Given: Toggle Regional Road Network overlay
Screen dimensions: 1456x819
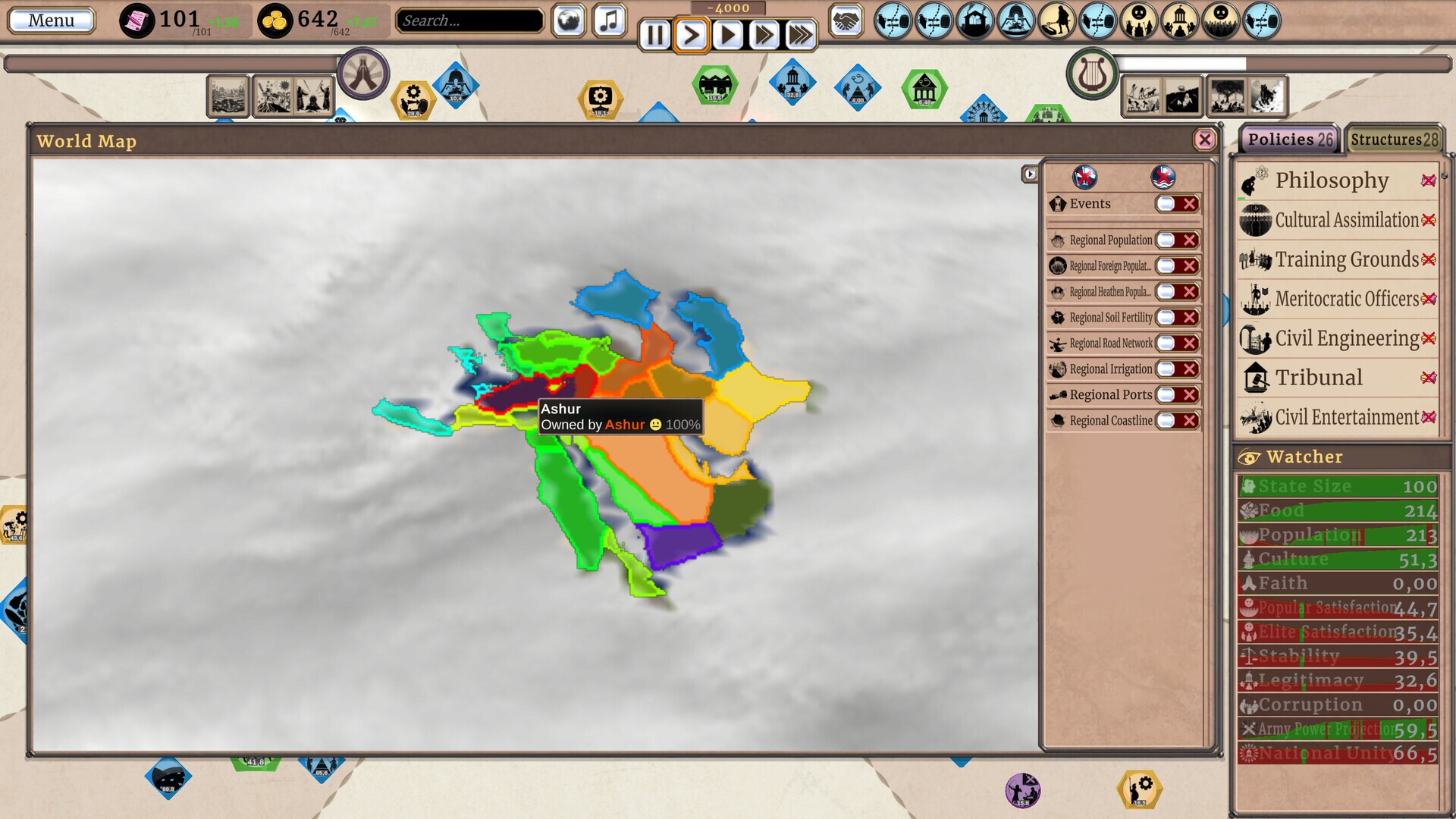Looking at the screenshot, I should coord(1176,344).
